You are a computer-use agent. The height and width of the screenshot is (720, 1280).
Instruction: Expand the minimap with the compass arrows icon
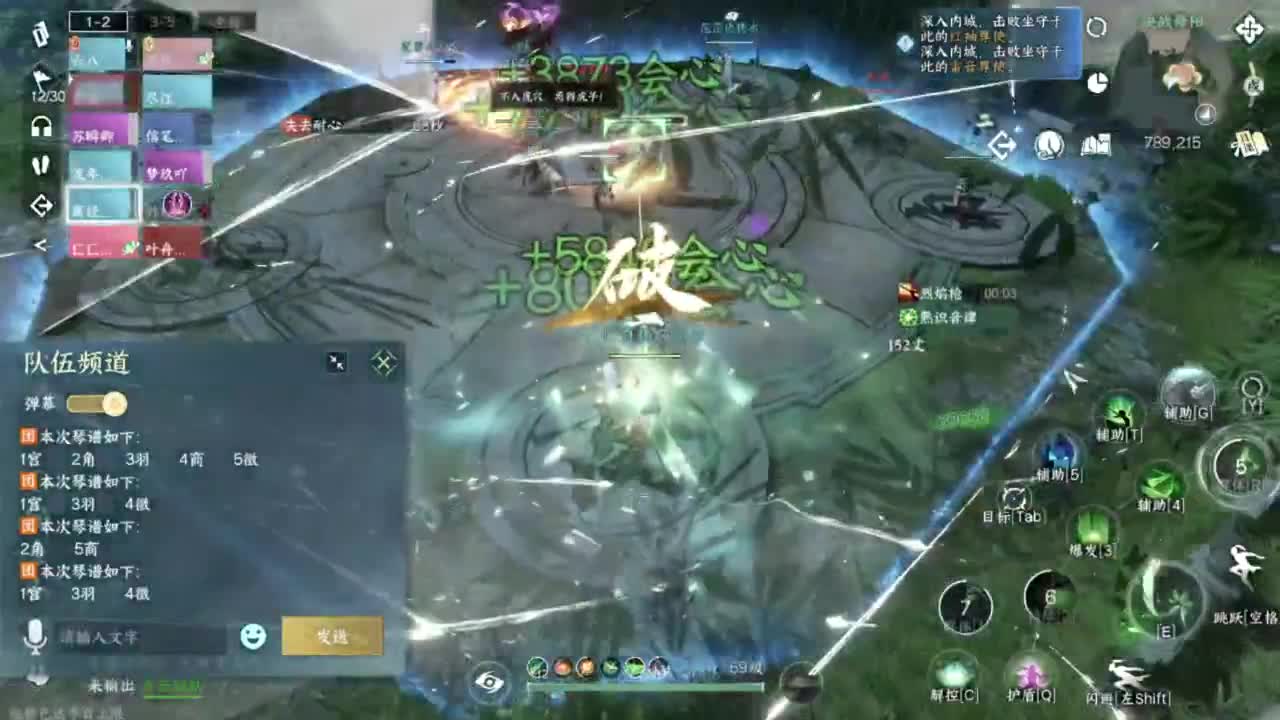point(1249,30)
